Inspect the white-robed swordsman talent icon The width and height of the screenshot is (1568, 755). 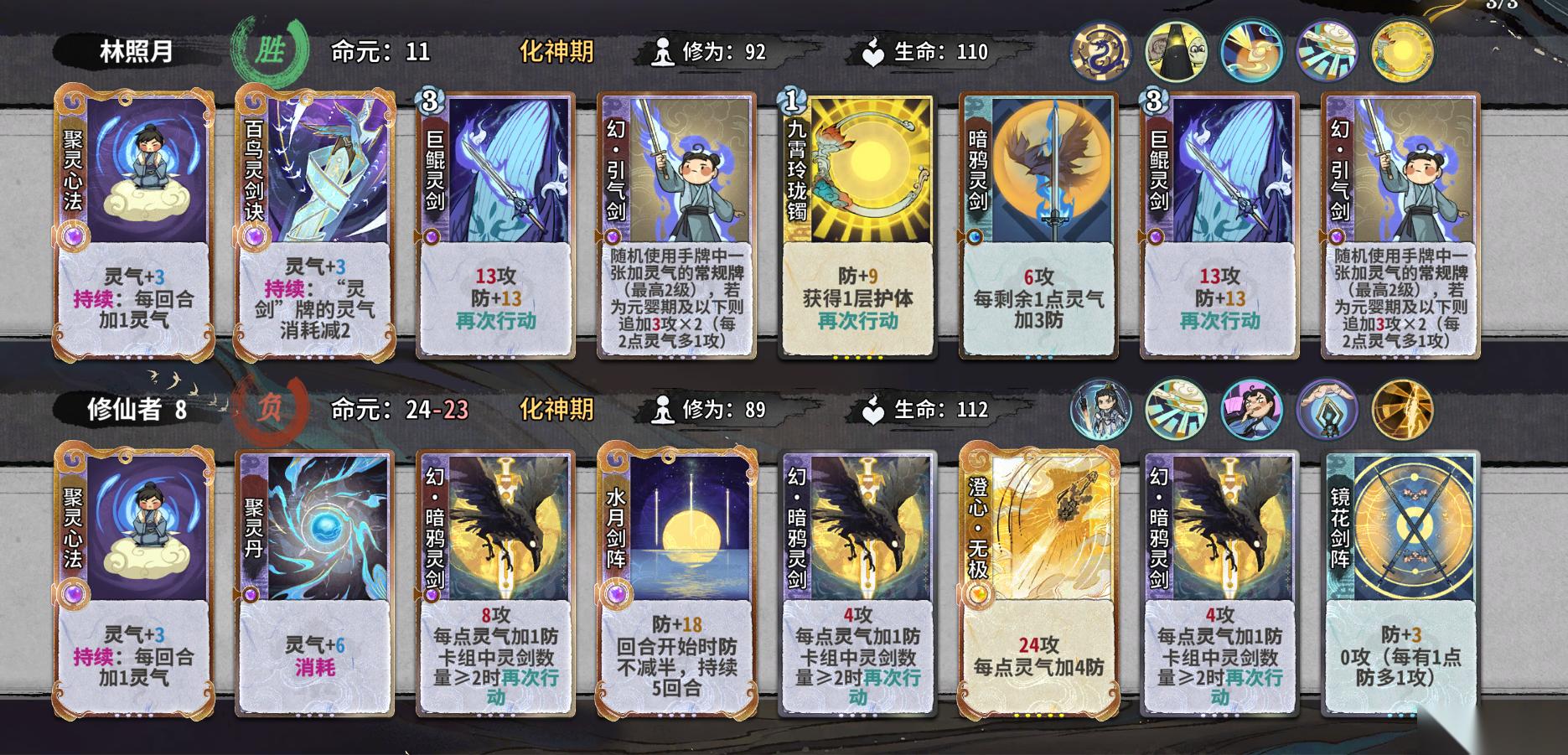pos(1100,410)
